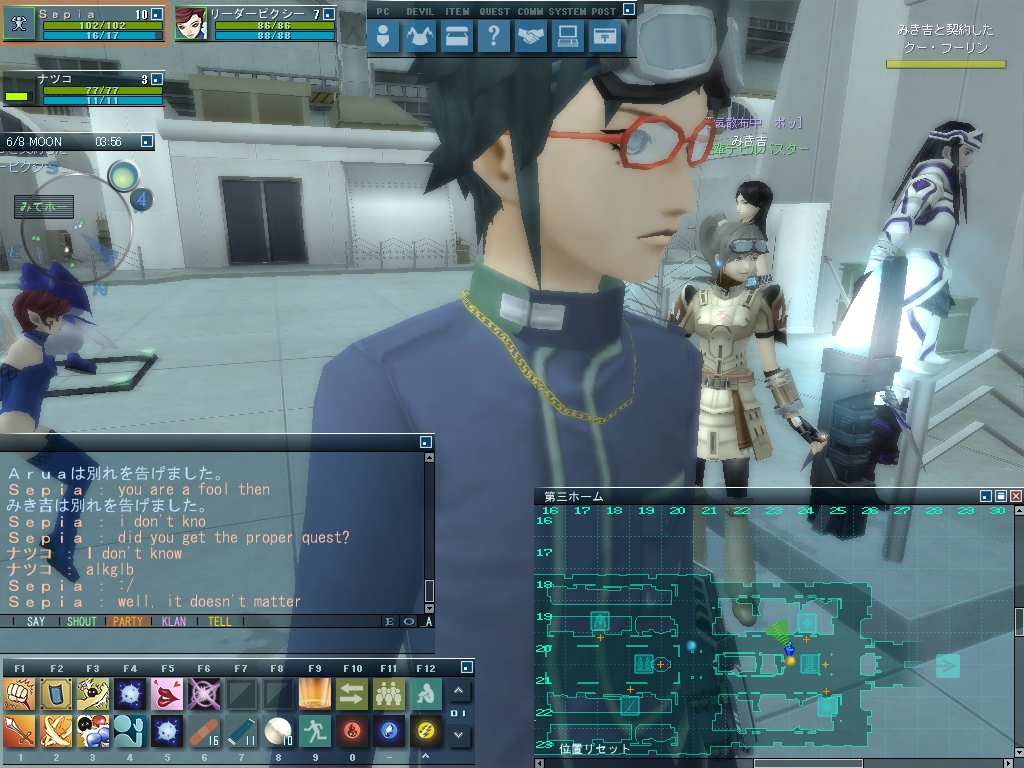Close the map window with red X
The width and height of the screenshot is (1024, 768).
pos(1016,496)
